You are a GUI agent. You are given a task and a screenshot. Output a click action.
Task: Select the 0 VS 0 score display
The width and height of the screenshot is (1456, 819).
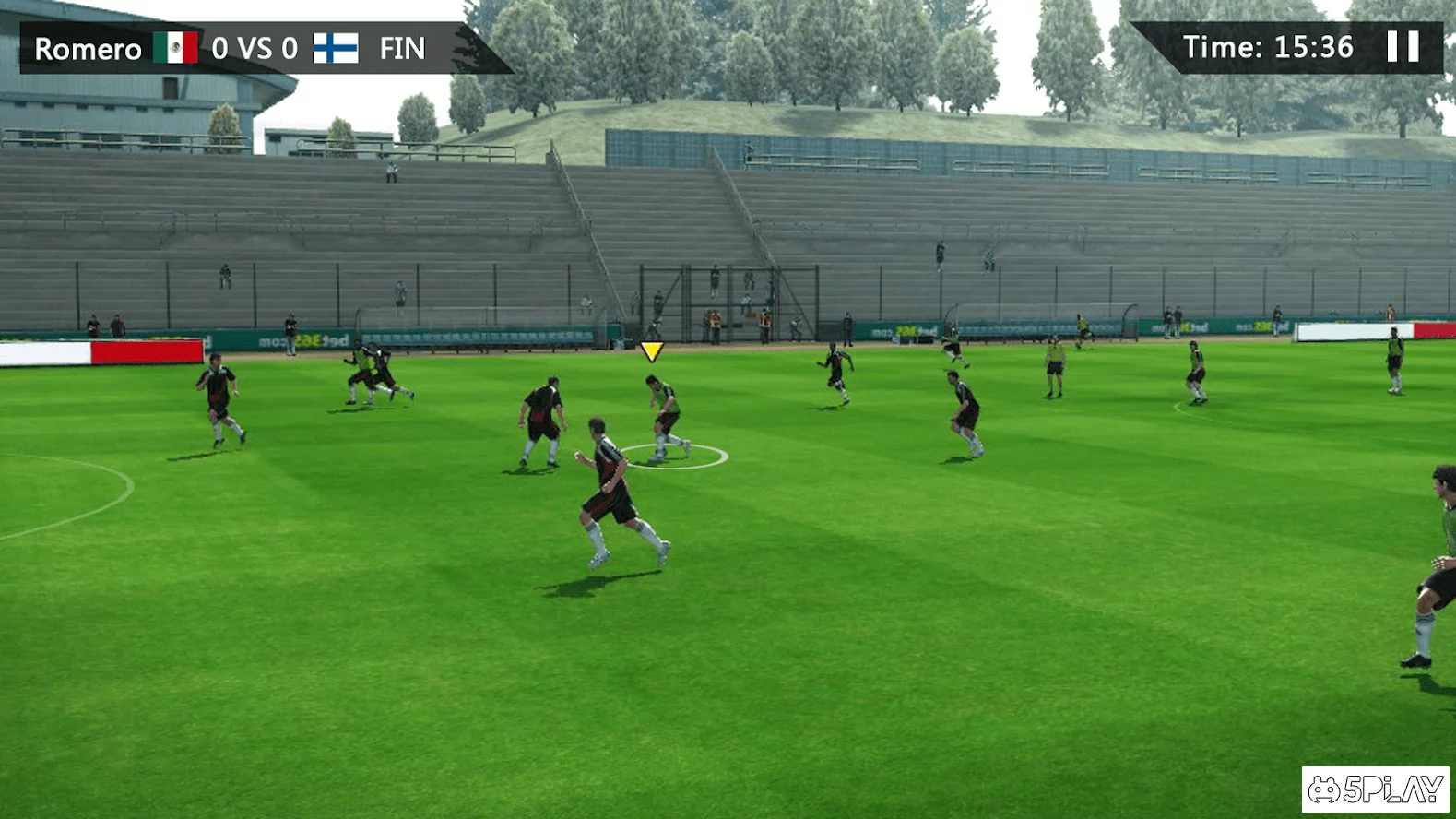(x=254, y=48)
